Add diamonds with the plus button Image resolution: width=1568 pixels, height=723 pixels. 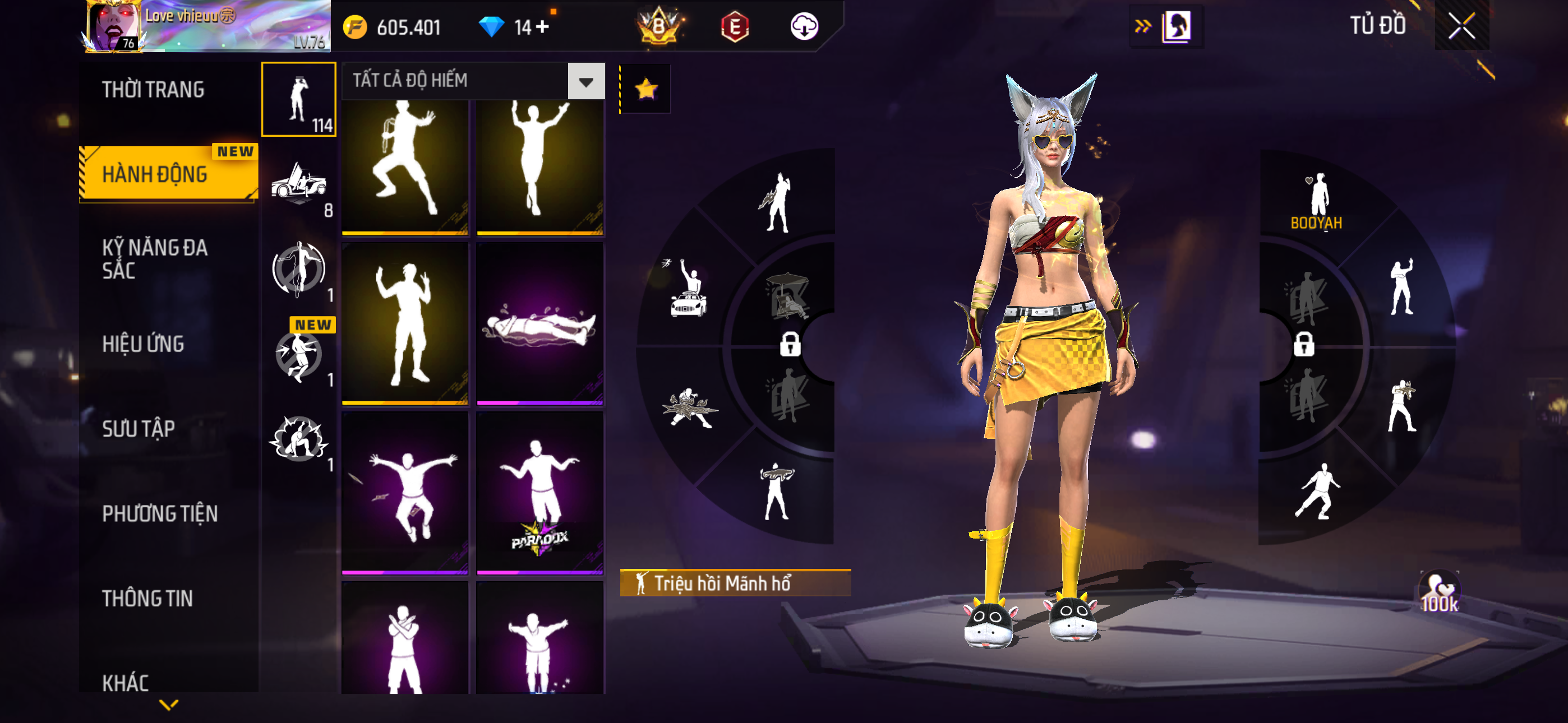coord(542,27)
